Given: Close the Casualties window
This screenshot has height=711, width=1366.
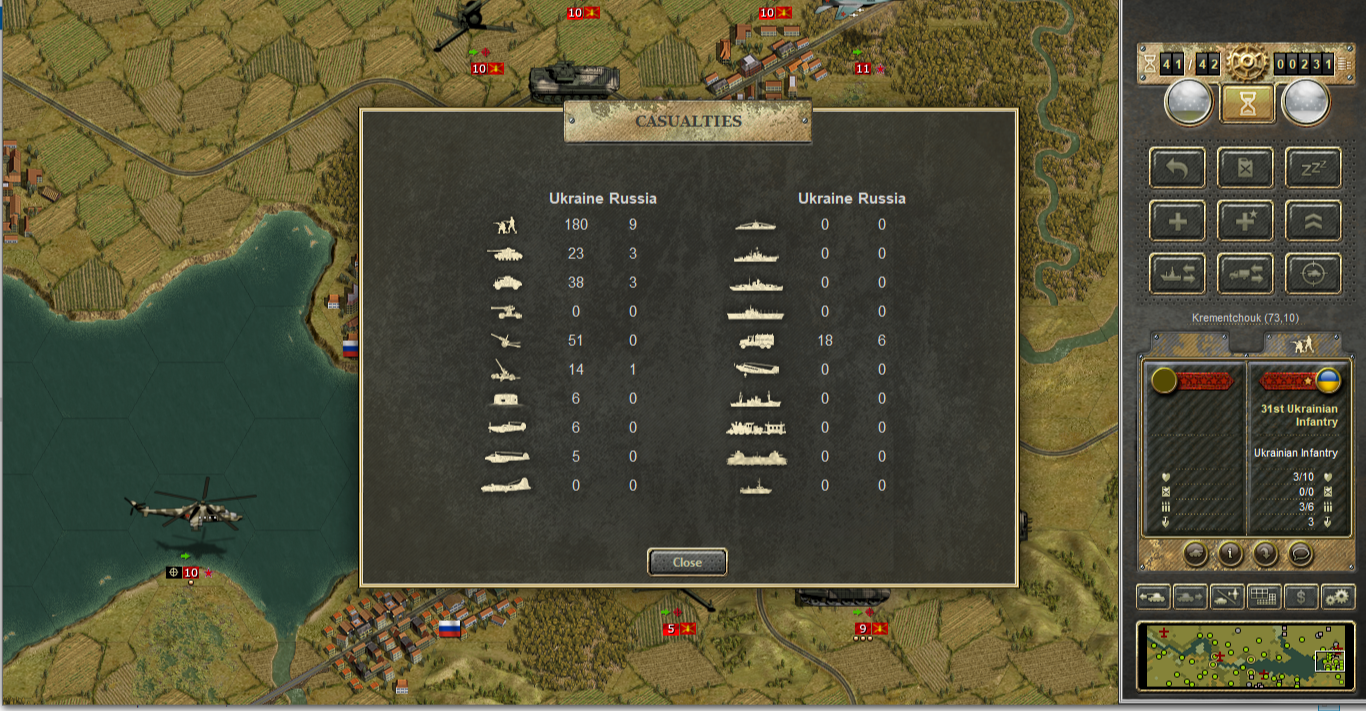Looking at the screenshot, I should point(687,562).
